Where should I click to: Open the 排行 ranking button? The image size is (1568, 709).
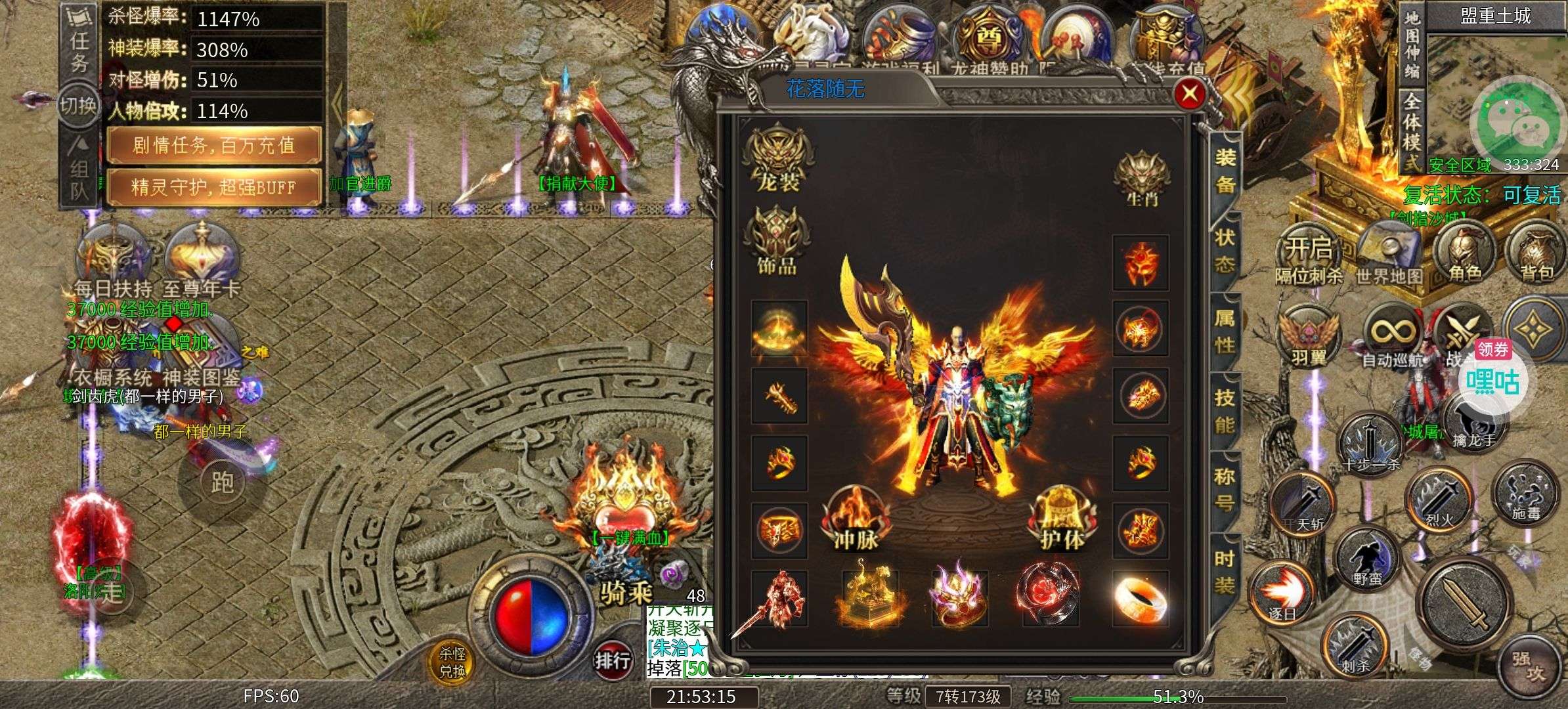click(x=611, y=660)
